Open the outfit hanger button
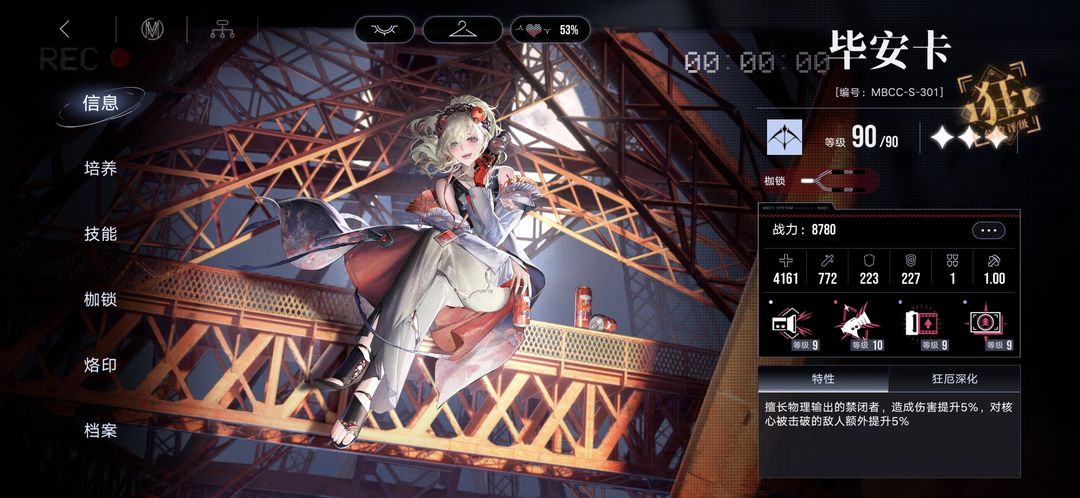The height and width of the screenshot is (498, 1080). (462, 29)
